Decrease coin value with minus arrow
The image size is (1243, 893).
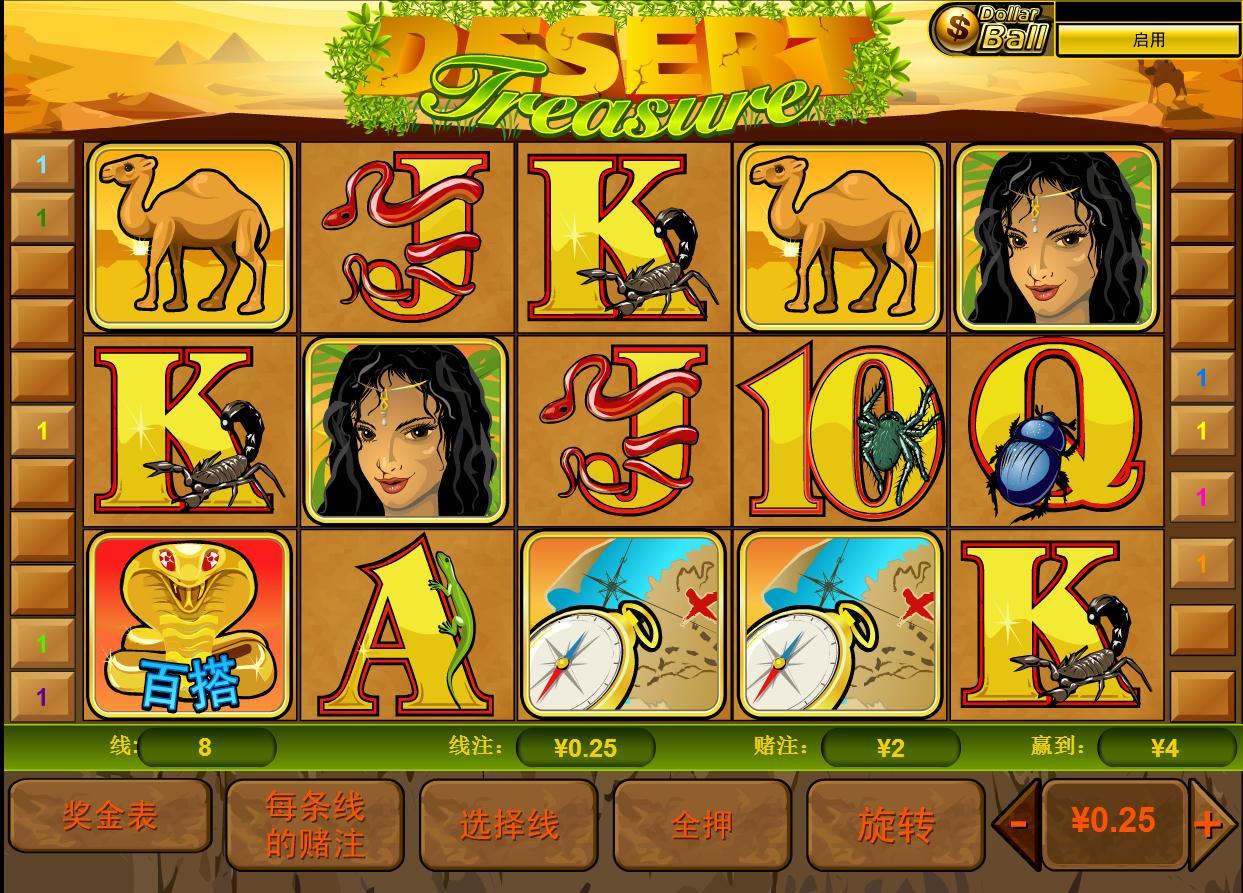[x=1017, y=824]
